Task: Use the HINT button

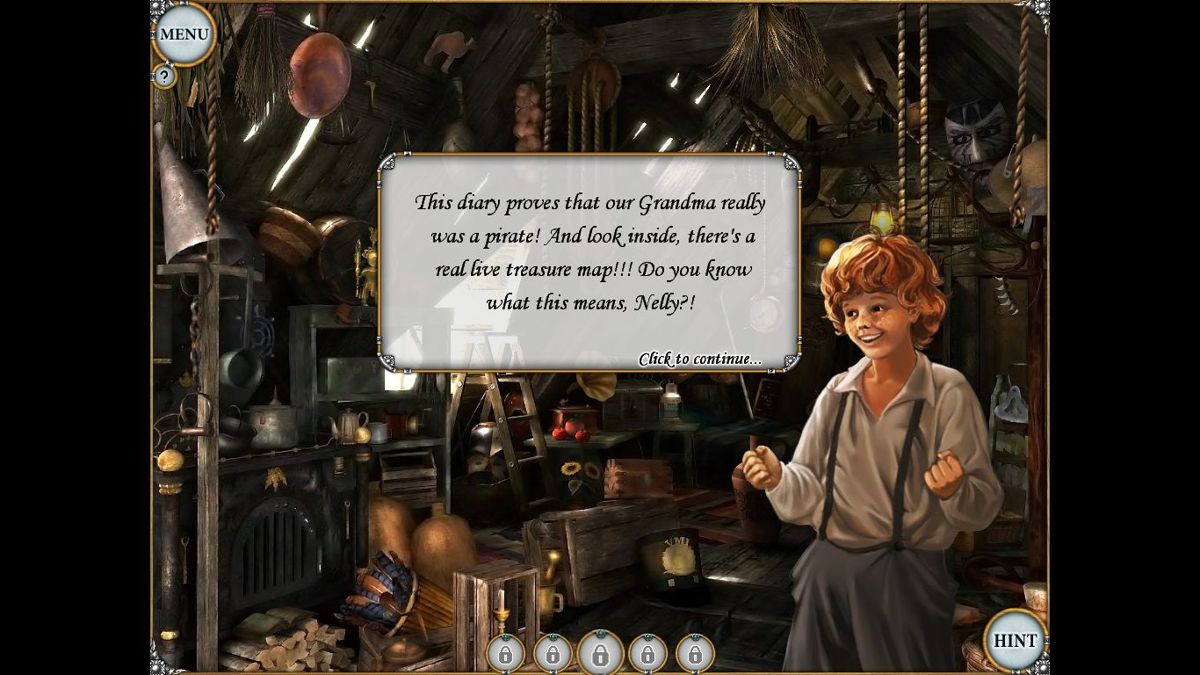Action: [x=1015, y=640]
